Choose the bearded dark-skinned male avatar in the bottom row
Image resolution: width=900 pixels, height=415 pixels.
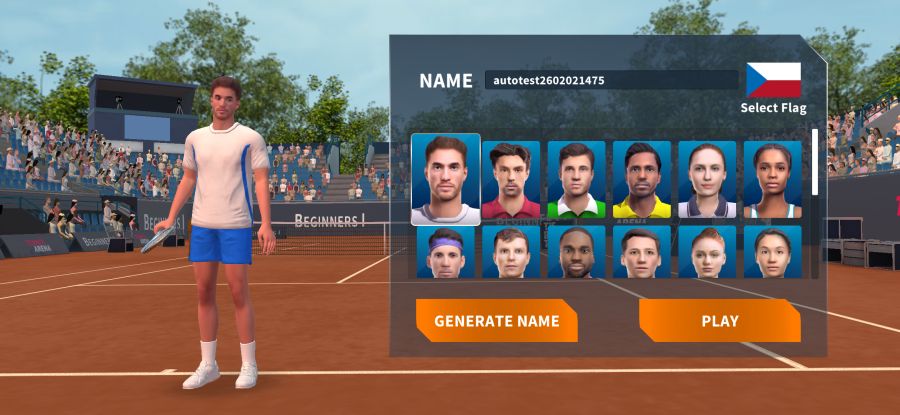[x=576, y=252]
